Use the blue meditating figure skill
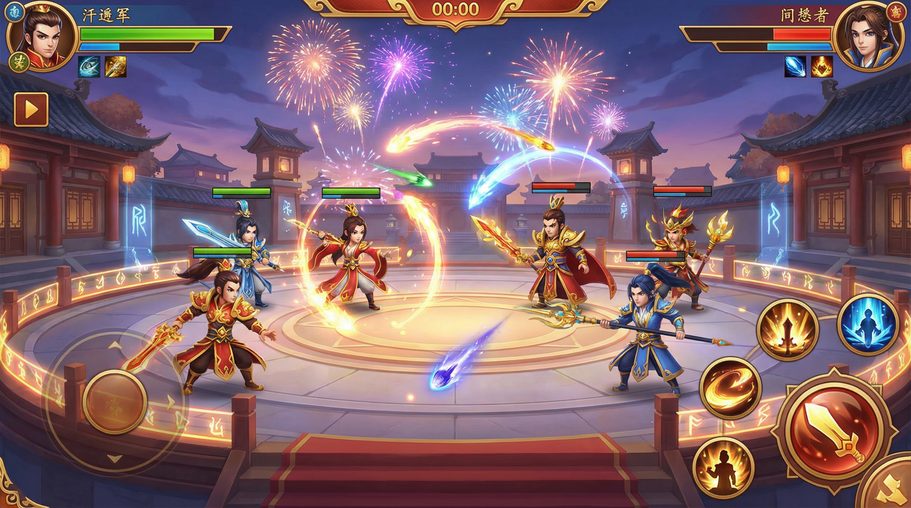The height and width of the screenshot is (508, 911). point(866,323)
